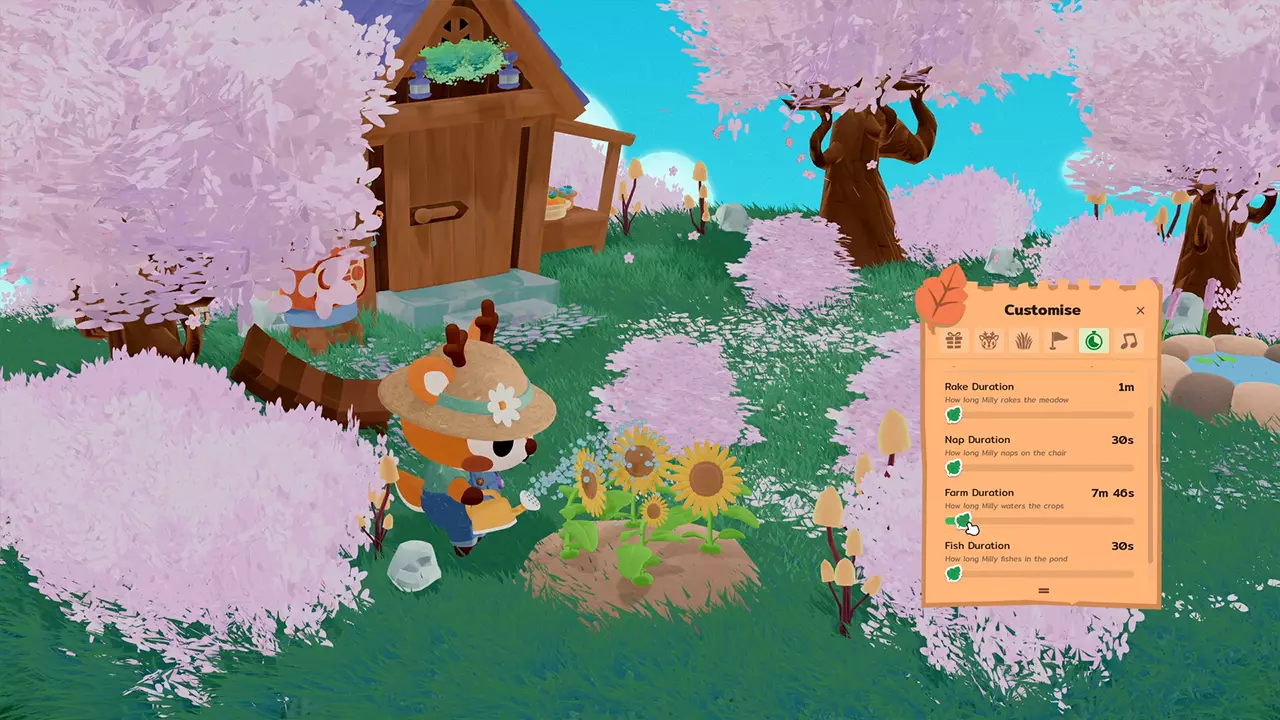Click the leaf handle on Rake Duration slider
1280x720 pixels.
click(x=953, y=414)
